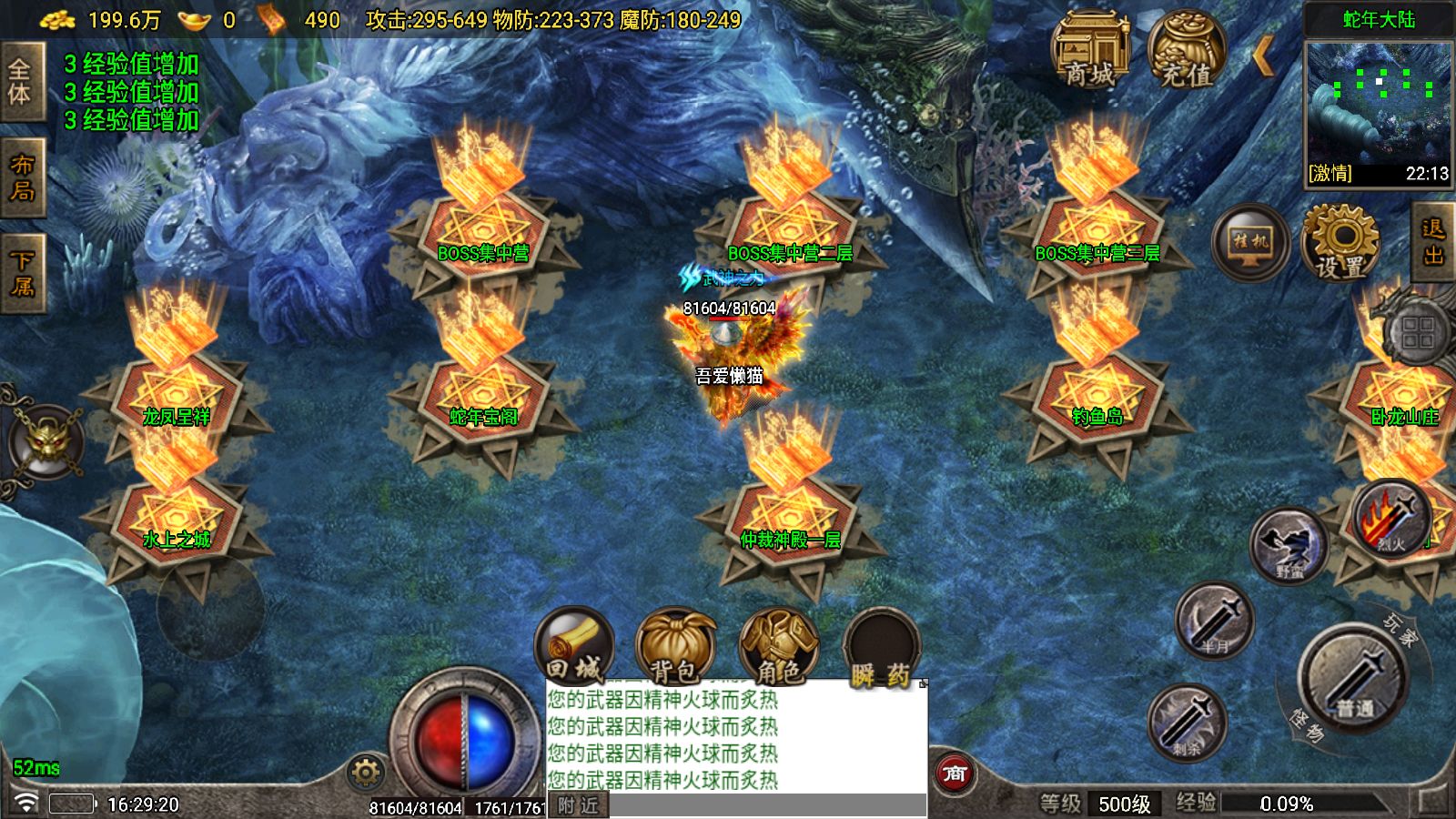This screenshot has width=1456, height=819.
Task: Select the 下属 subordinates tab
Action: pyautogui.click(x=21, y=274)
